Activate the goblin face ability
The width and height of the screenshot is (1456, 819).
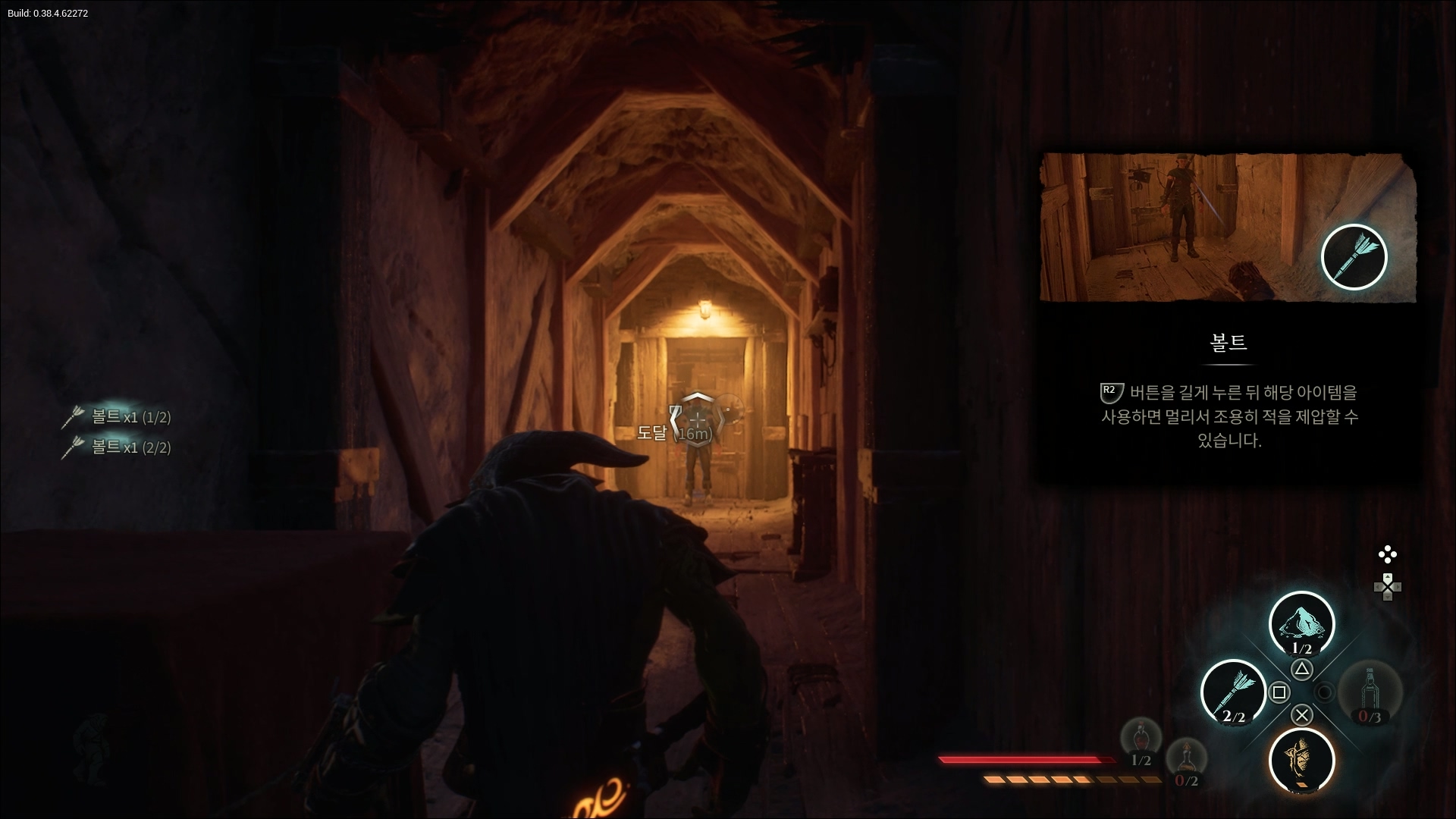[1301, 760]
